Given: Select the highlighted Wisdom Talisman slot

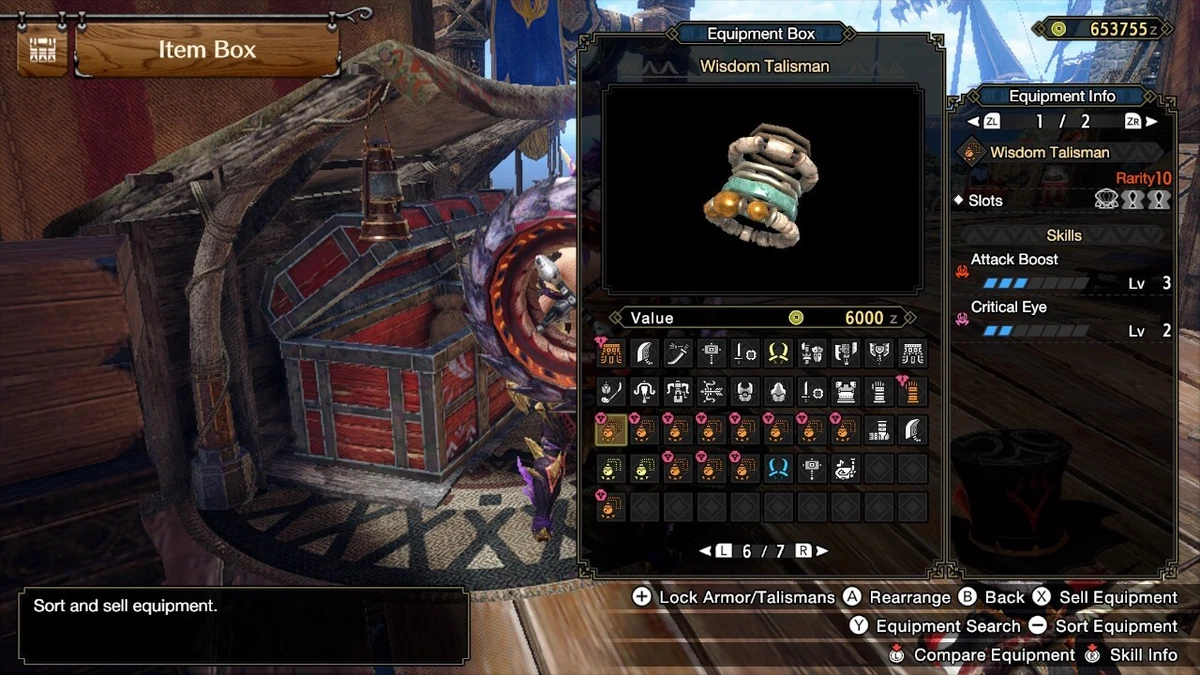Looking at the screenshot, I should pyautogui.click(x=611, y=430).
